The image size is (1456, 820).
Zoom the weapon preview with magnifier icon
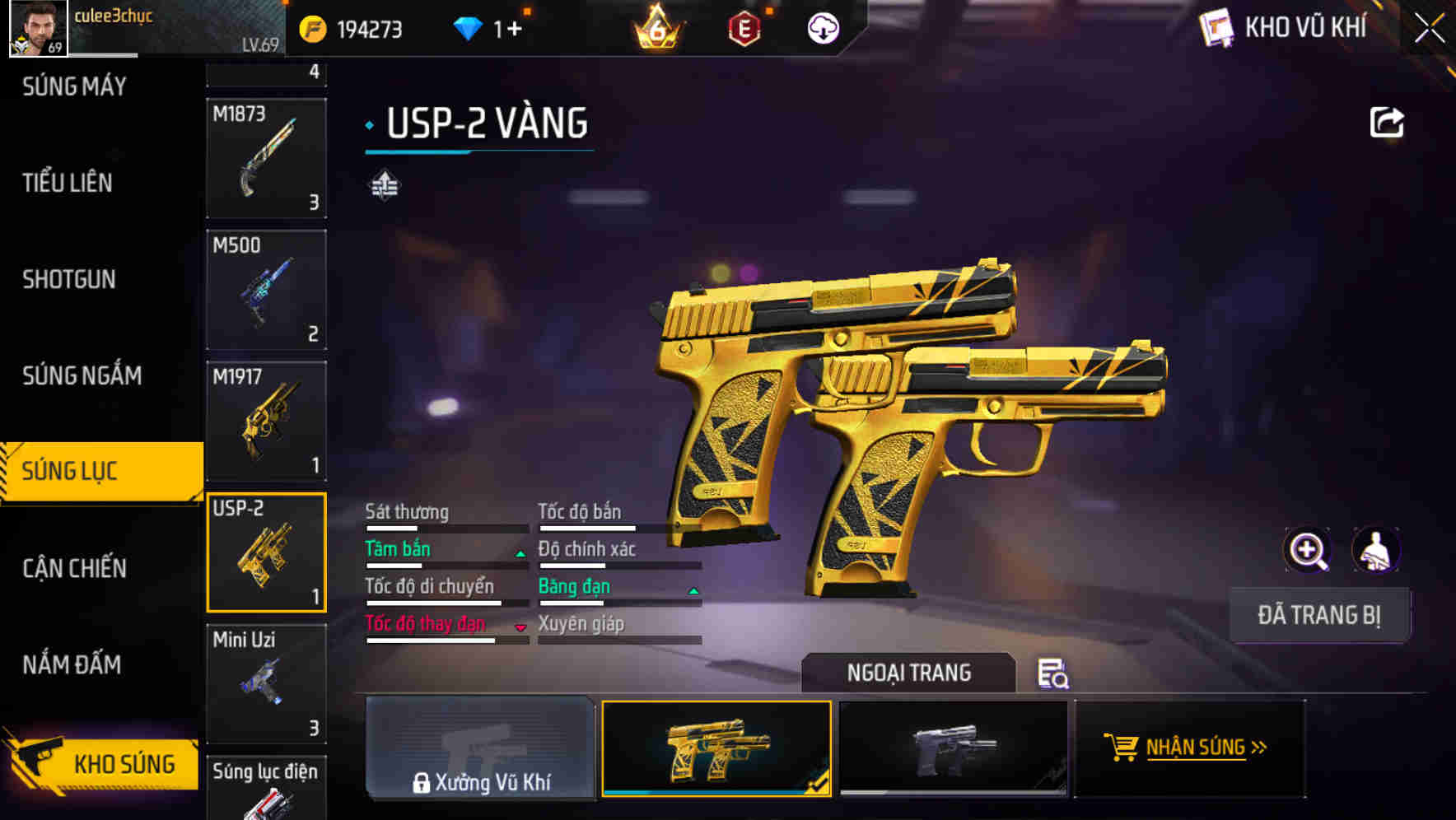[1306, 549]
